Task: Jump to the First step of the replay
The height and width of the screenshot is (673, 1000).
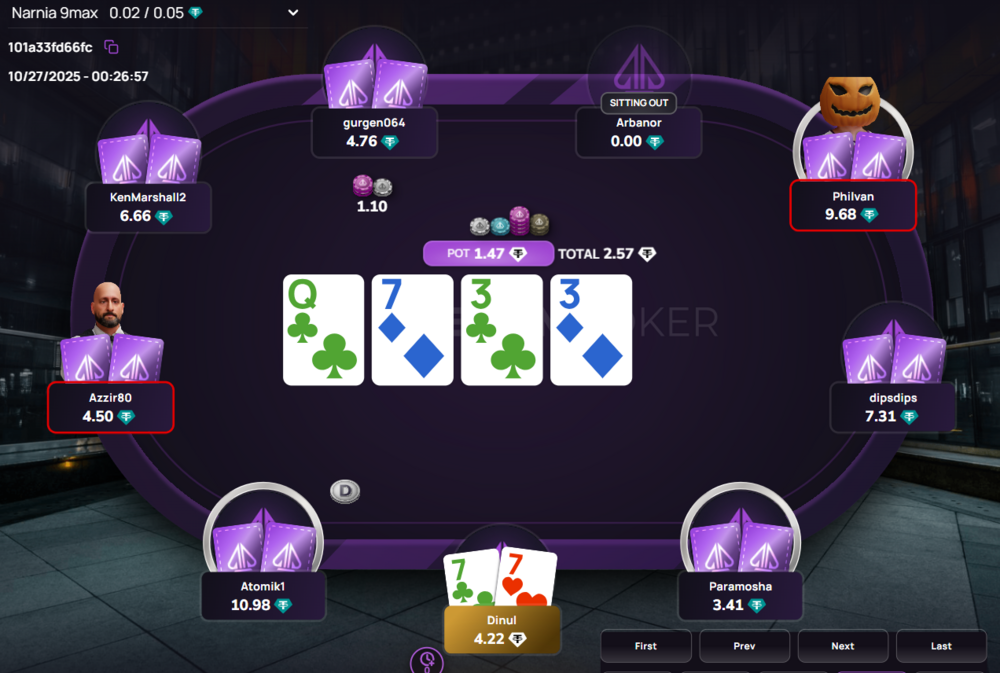Action: point(646,646)
